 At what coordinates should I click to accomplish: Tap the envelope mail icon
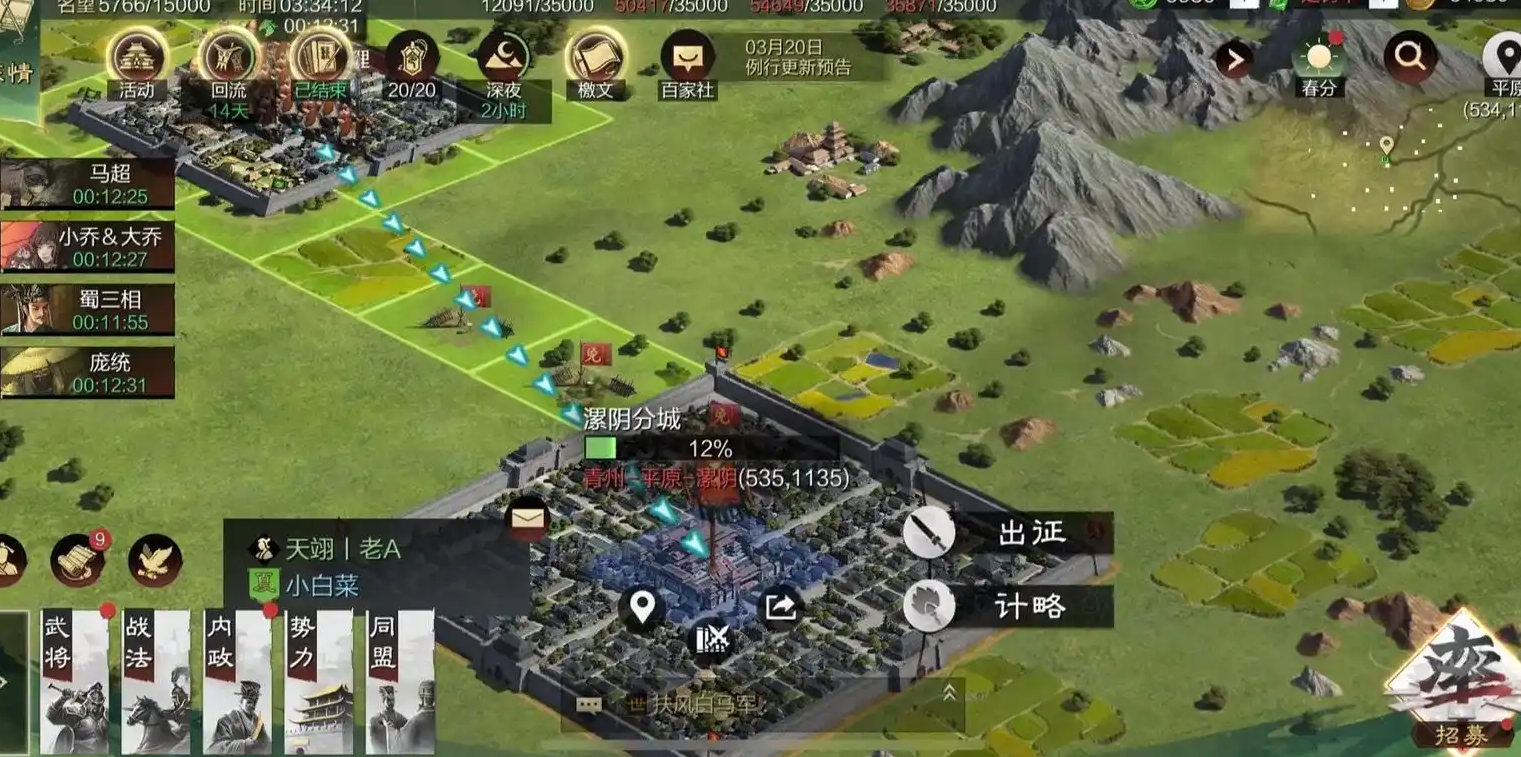pos(527,518)
